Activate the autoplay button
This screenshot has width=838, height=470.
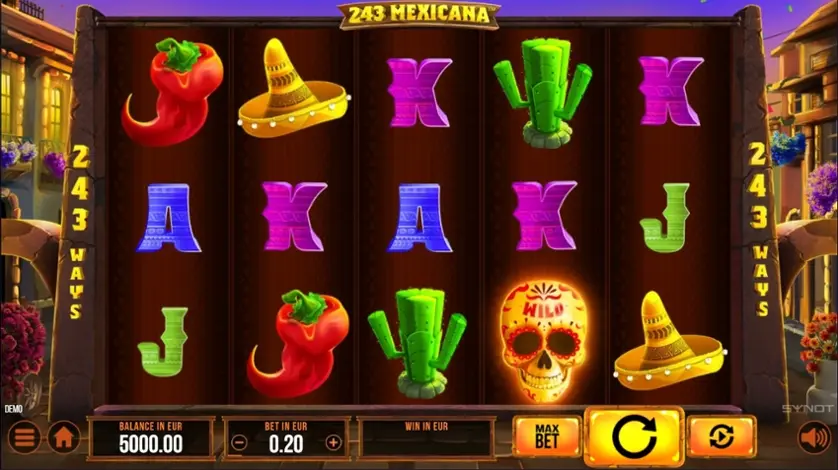point(720,437)
